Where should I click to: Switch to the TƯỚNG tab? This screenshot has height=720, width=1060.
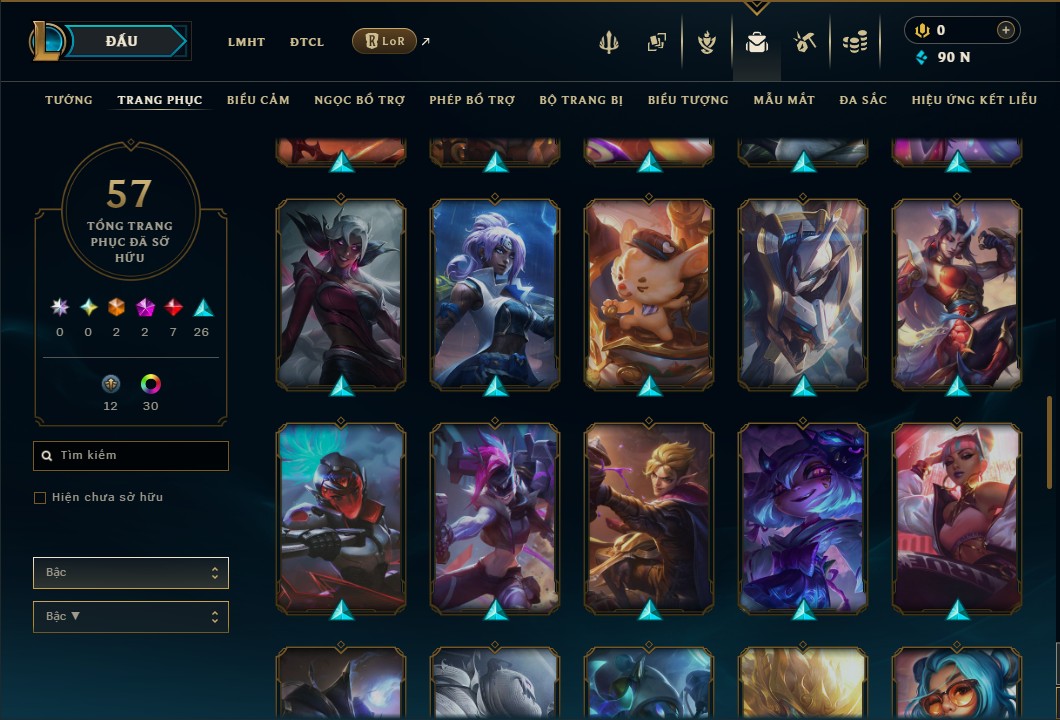click(x=69, y=100)
